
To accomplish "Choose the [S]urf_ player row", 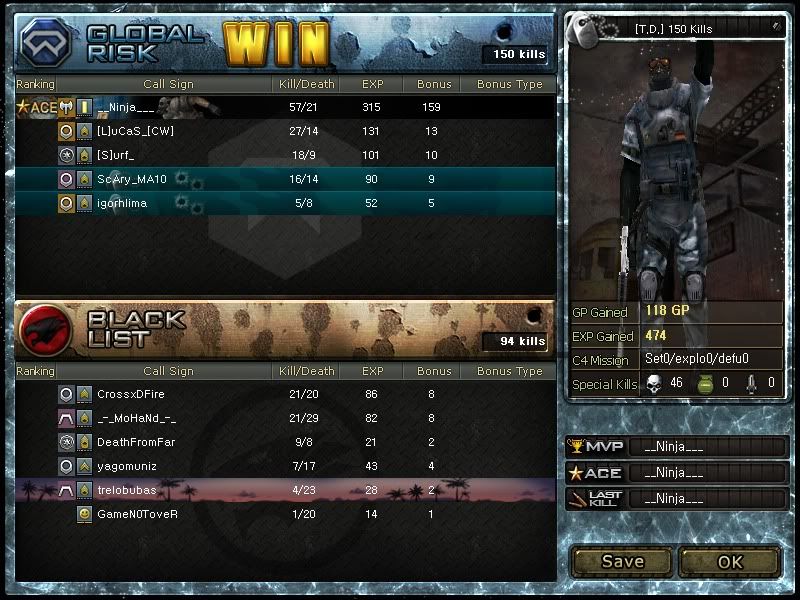I will tap(285, 155).
